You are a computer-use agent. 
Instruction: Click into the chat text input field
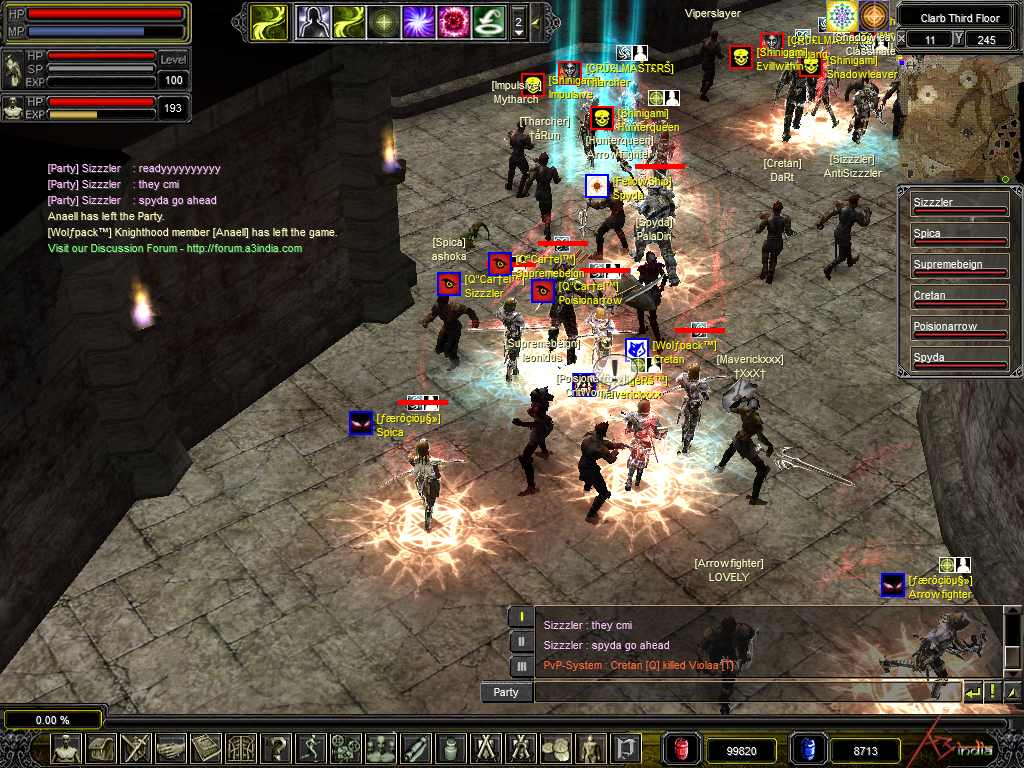pos(745,692)
